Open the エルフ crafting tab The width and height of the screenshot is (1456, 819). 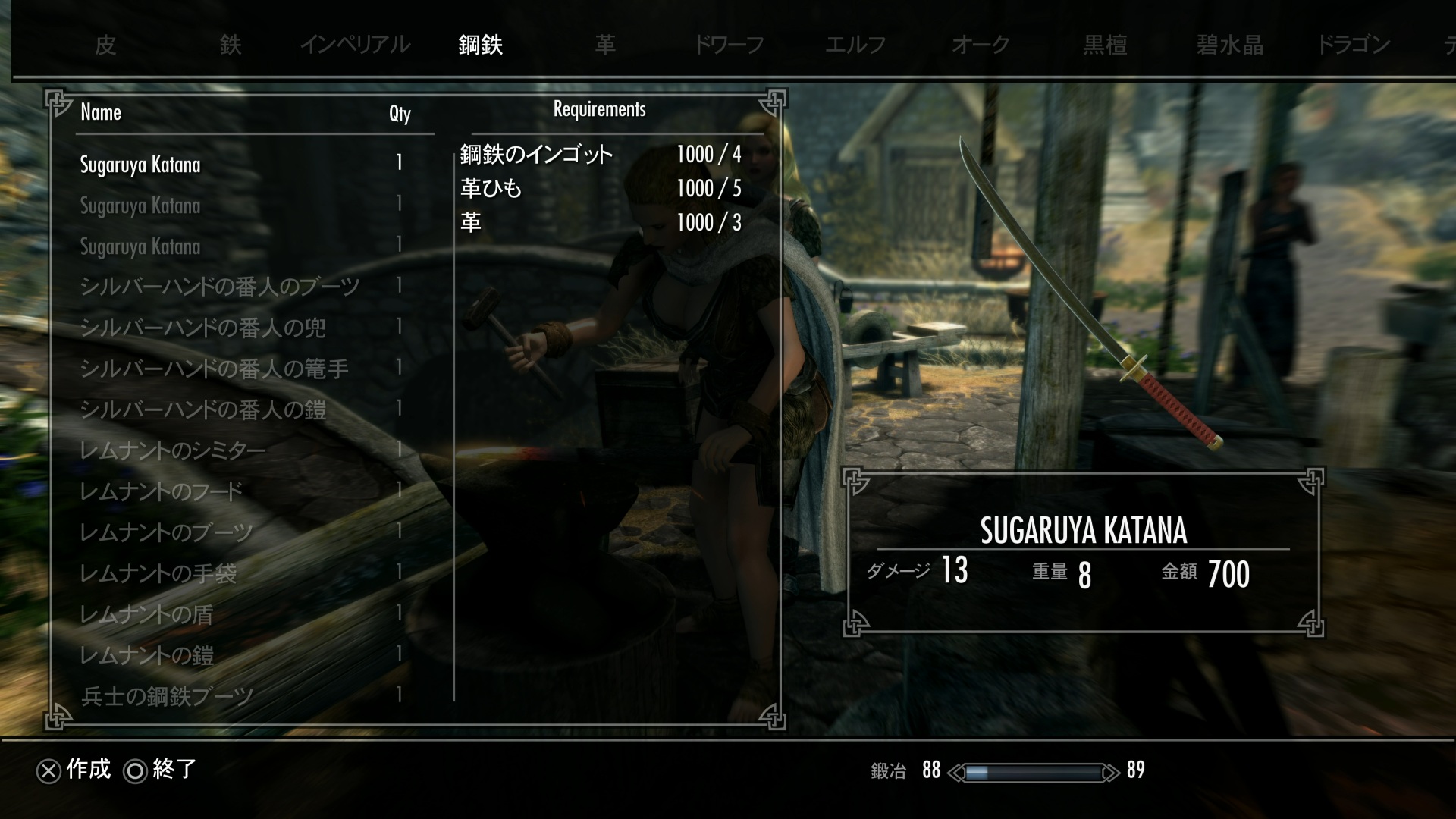855,45
